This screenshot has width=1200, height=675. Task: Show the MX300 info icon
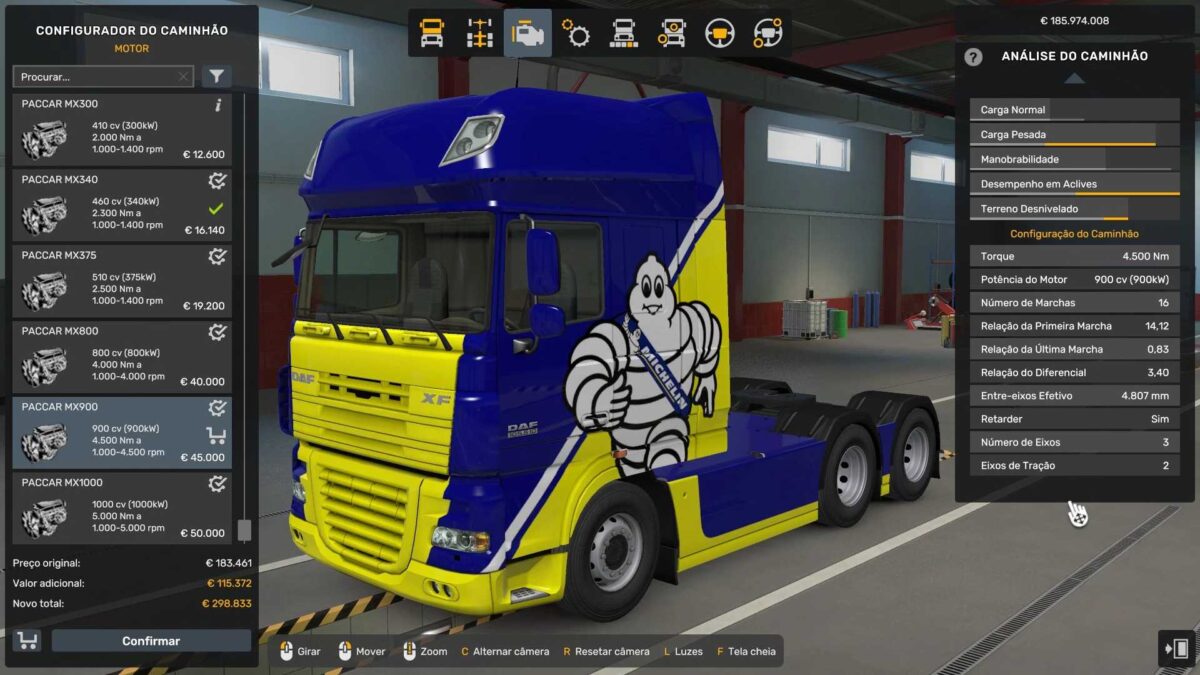coord(218,105)
